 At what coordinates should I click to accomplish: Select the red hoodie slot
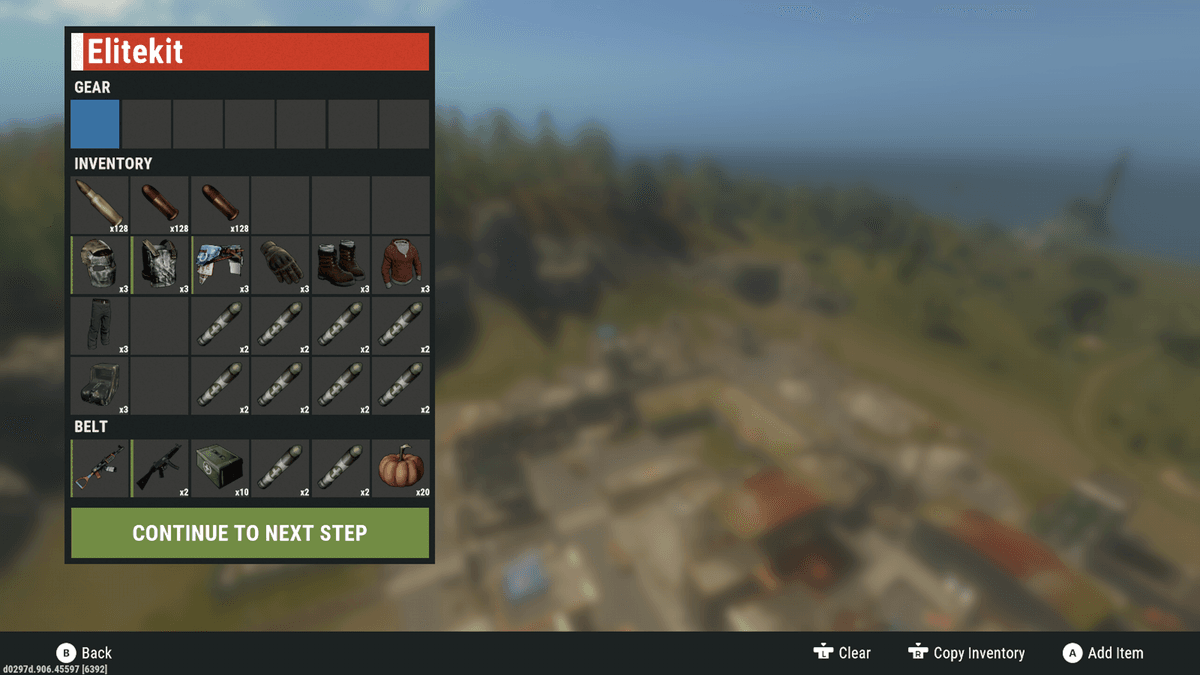401,265
